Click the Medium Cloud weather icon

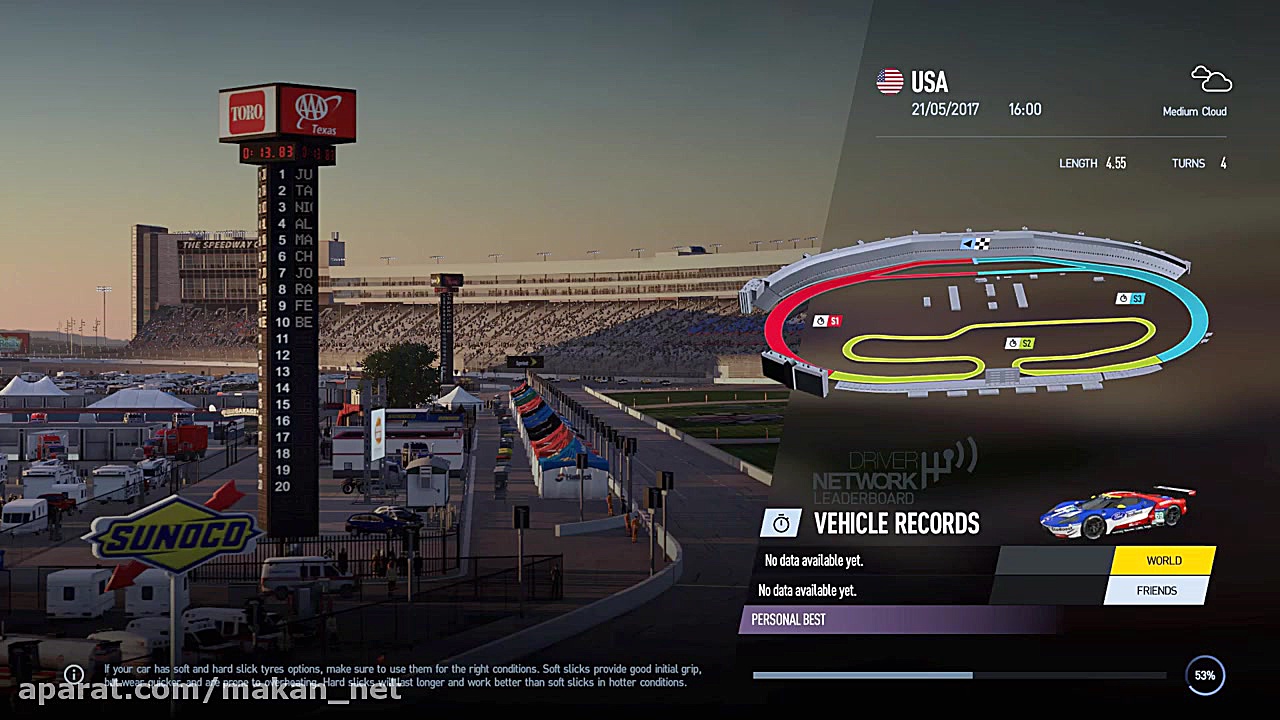pos(1210,80)
